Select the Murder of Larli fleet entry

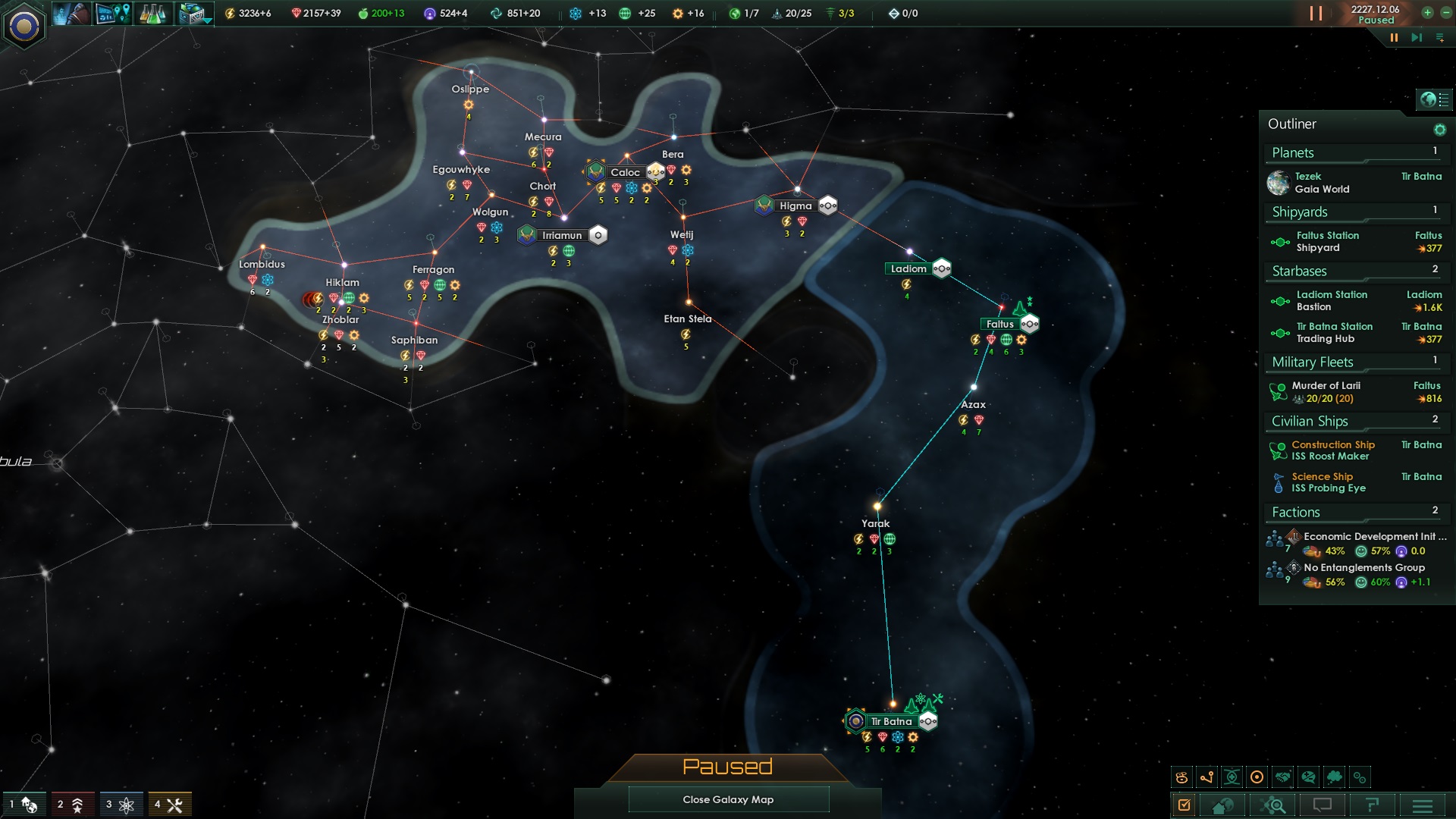[1327, 392]
